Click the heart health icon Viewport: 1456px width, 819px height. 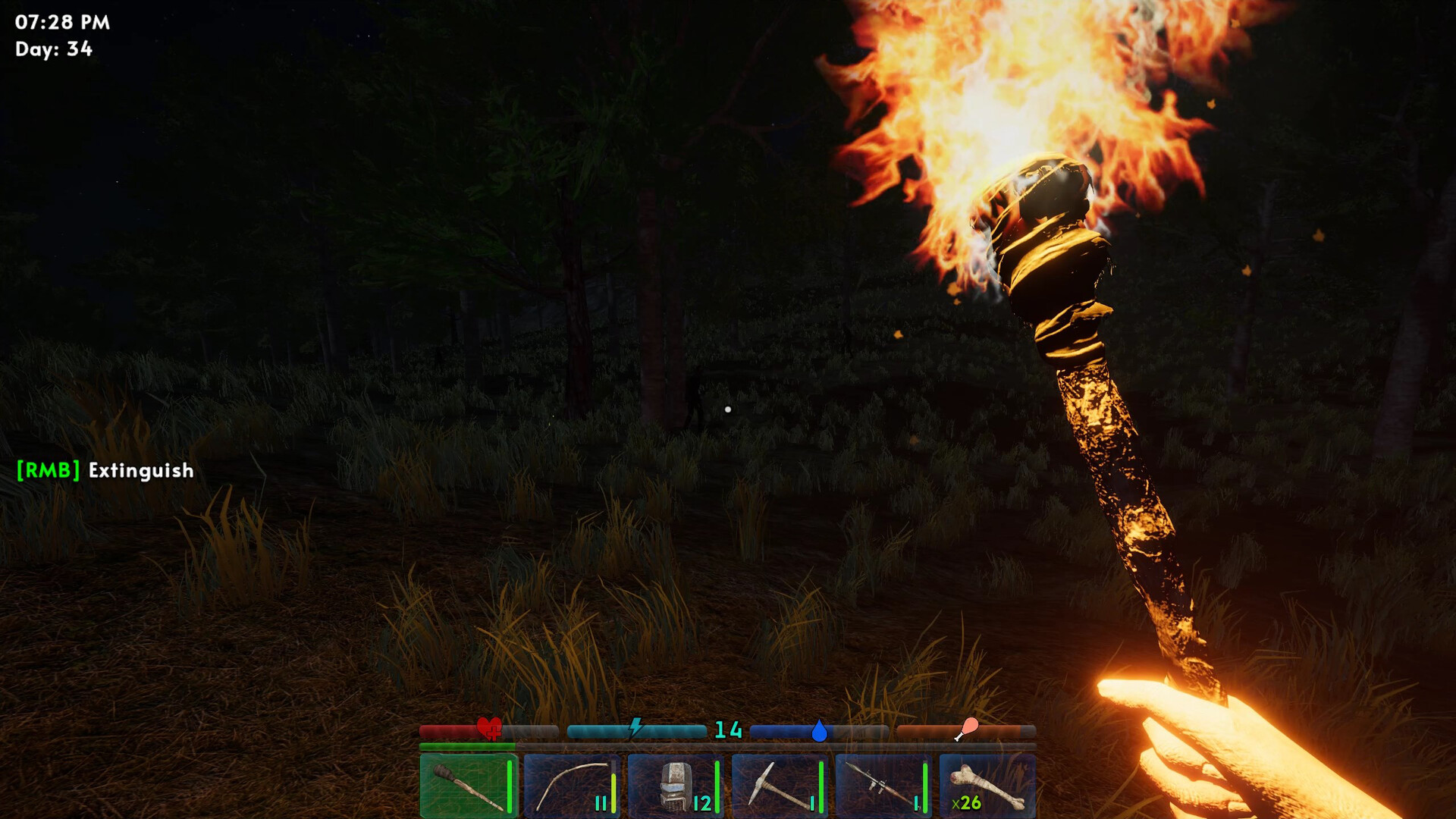pyautogui.click(x=489, y=730)
